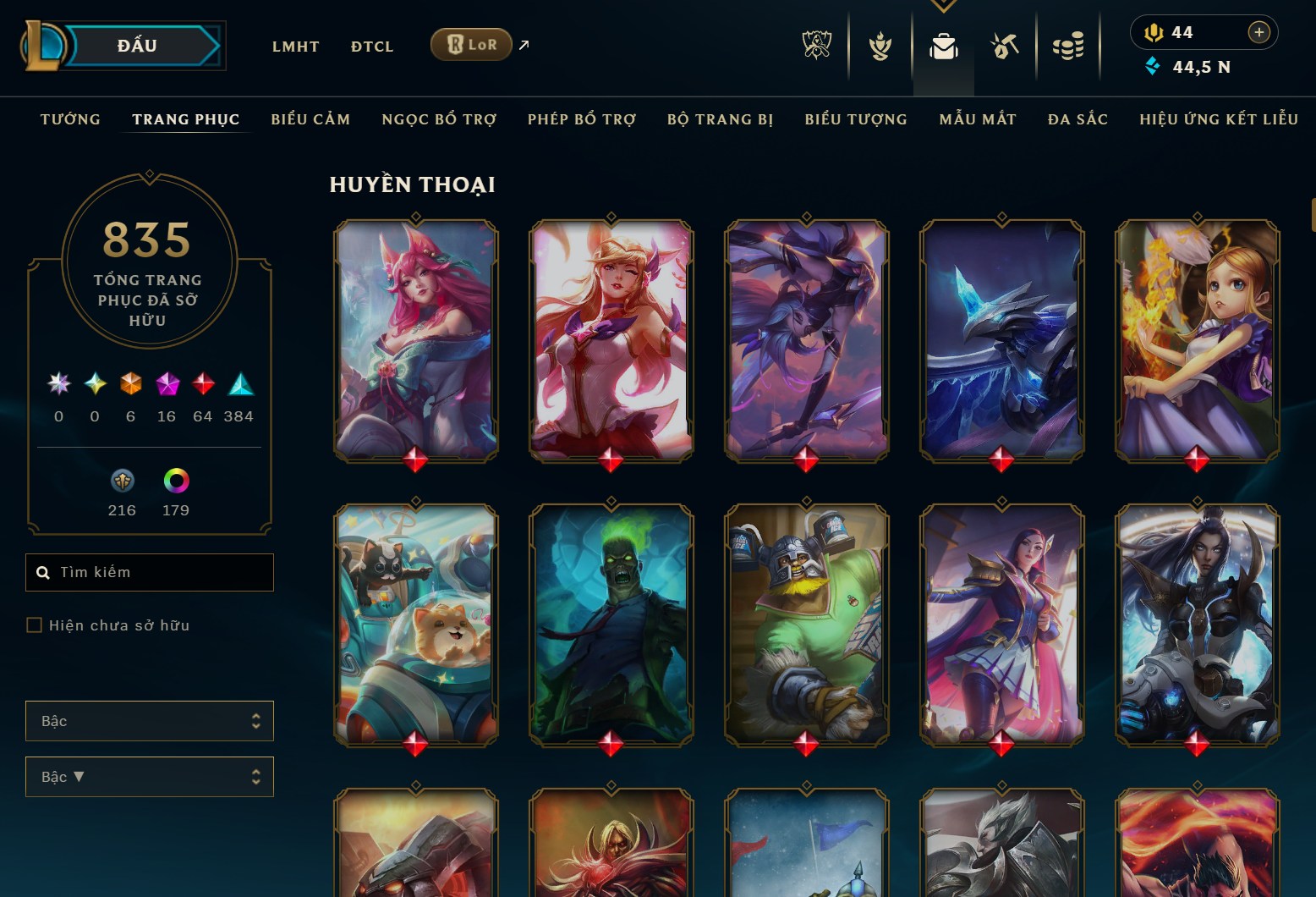1316x897 pixels.
Task: Switch to the BIỂU CẢM tab
Action: [x=310, y=119]
